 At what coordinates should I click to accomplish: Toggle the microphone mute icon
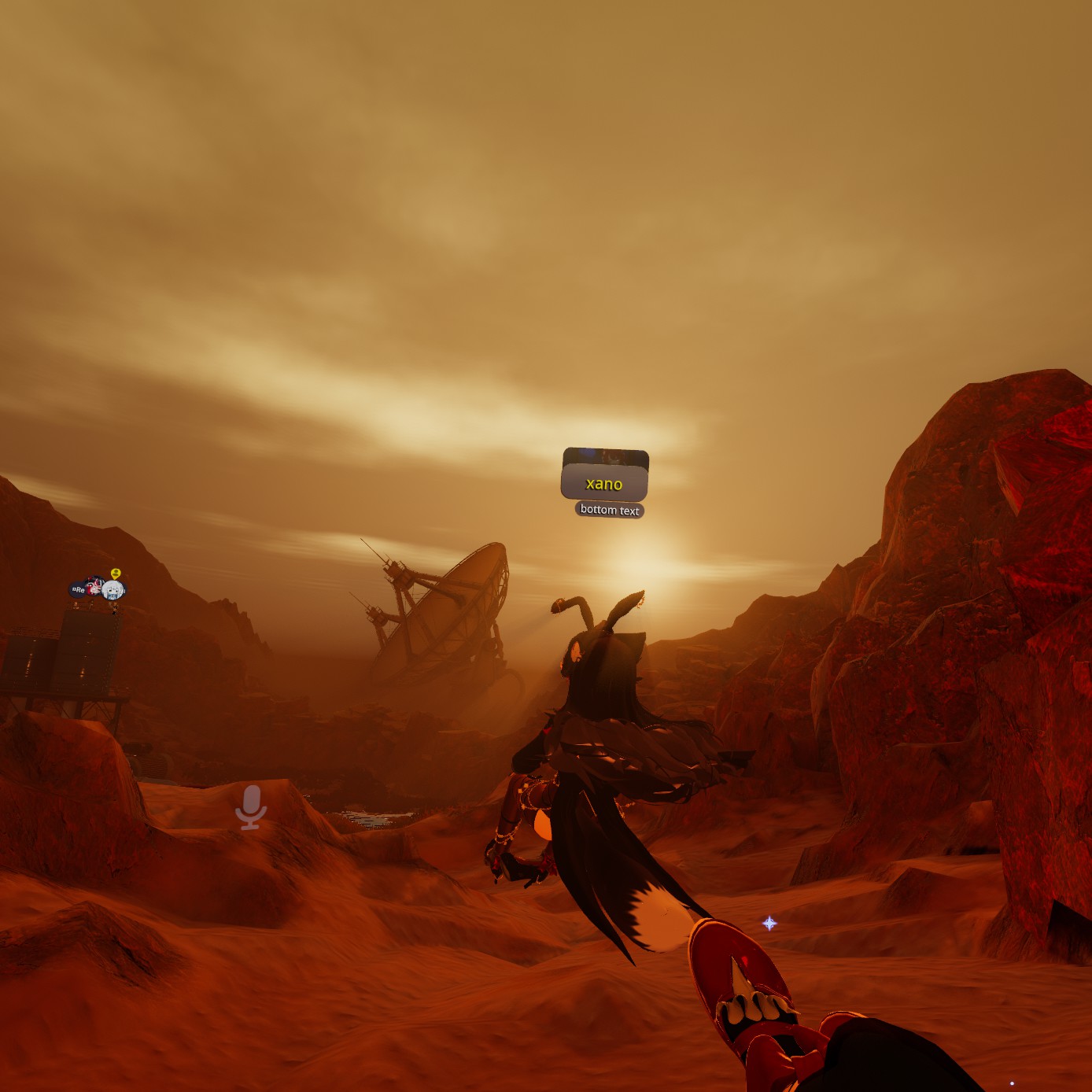coord(251,806)
